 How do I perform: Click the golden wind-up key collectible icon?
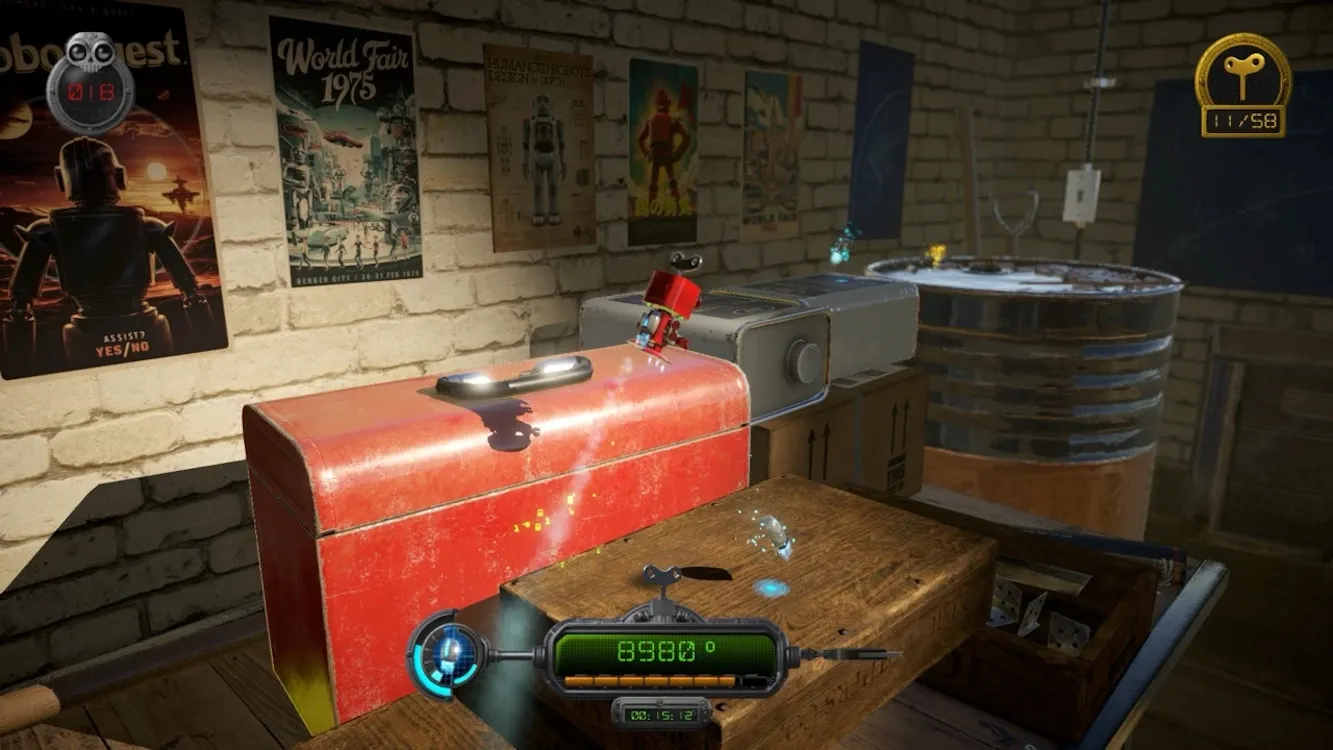pyautogui.click(x=1243, y=73)
